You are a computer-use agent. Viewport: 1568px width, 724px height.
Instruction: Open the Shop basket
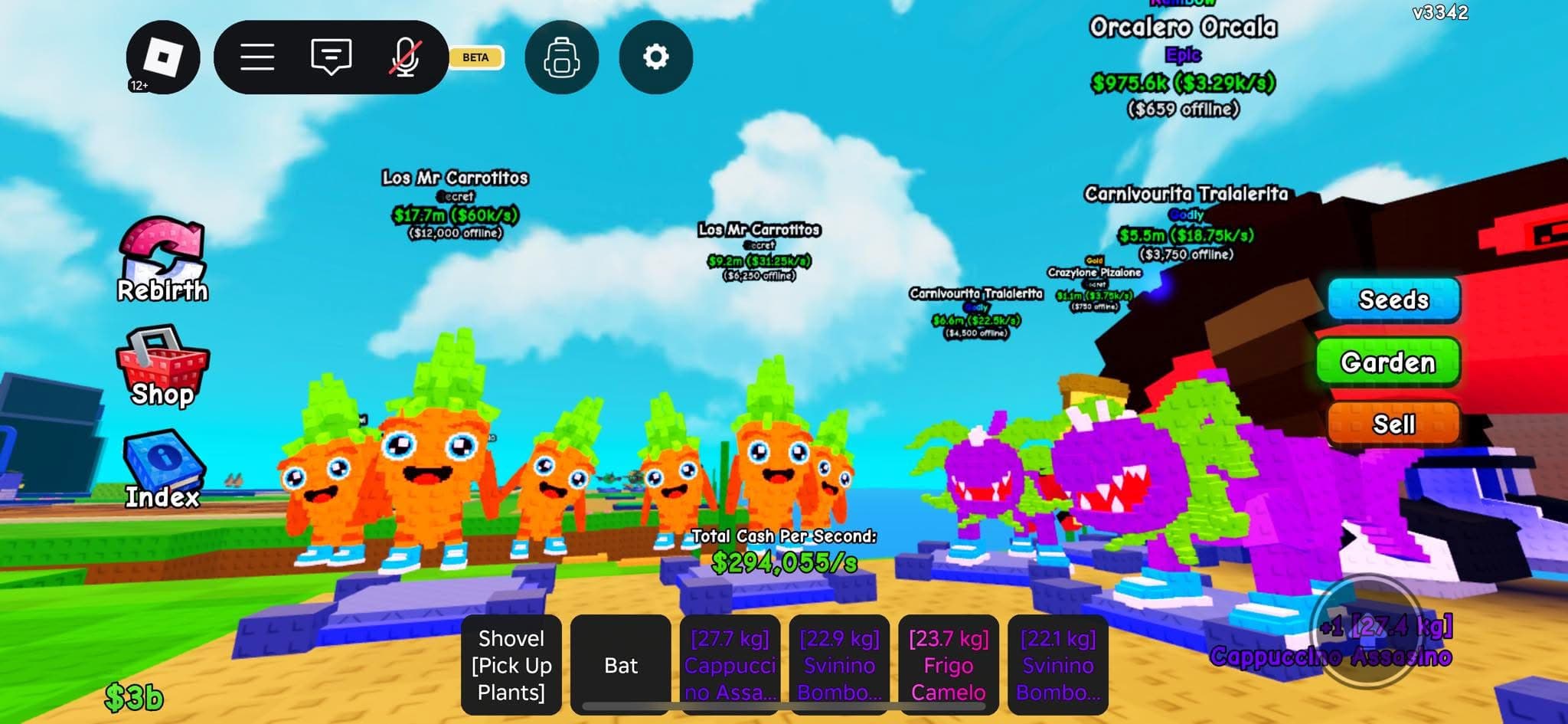(162, 366)
